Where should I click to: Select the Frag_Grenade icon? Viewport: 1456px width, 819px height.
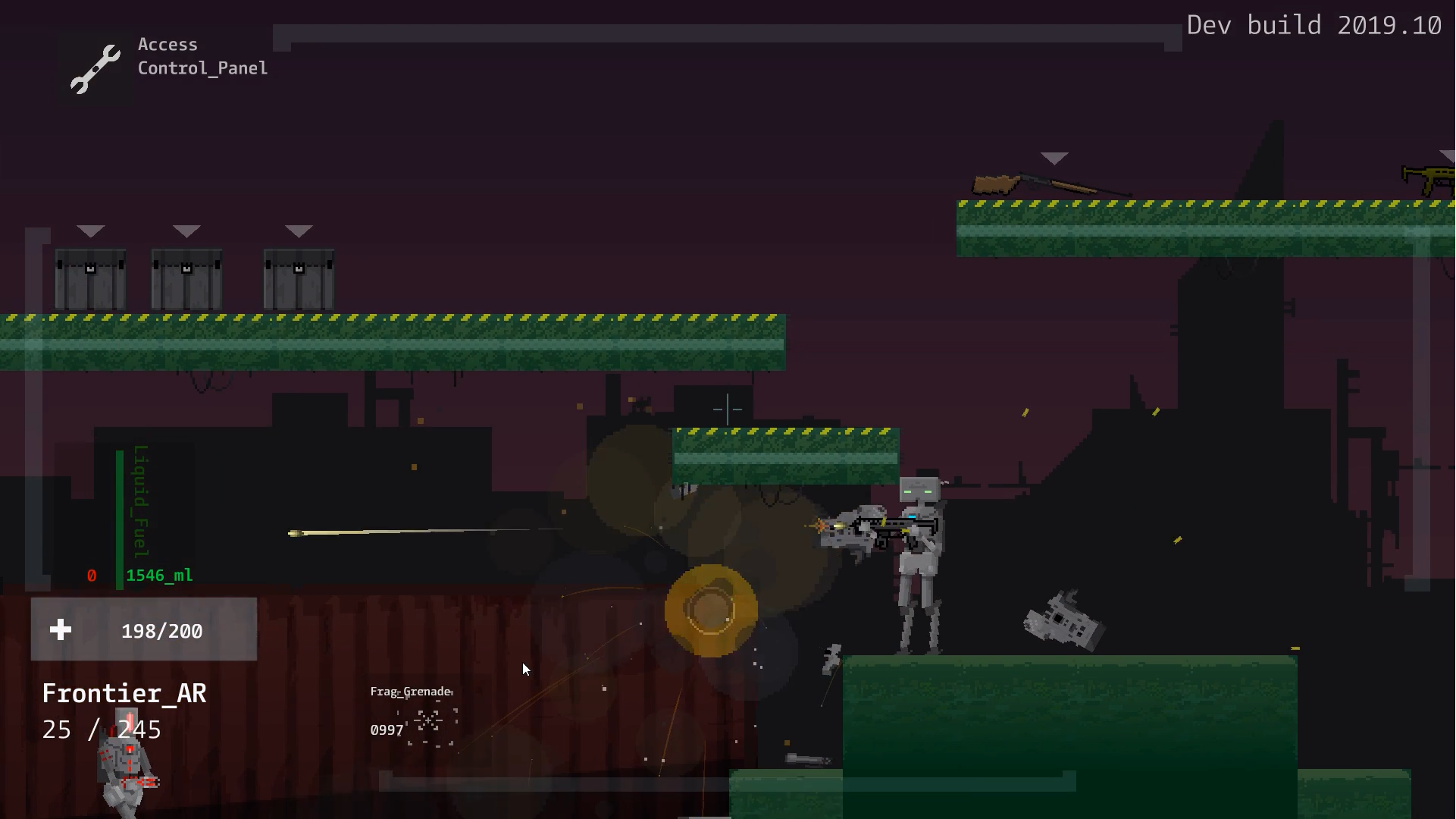[429, 722]
